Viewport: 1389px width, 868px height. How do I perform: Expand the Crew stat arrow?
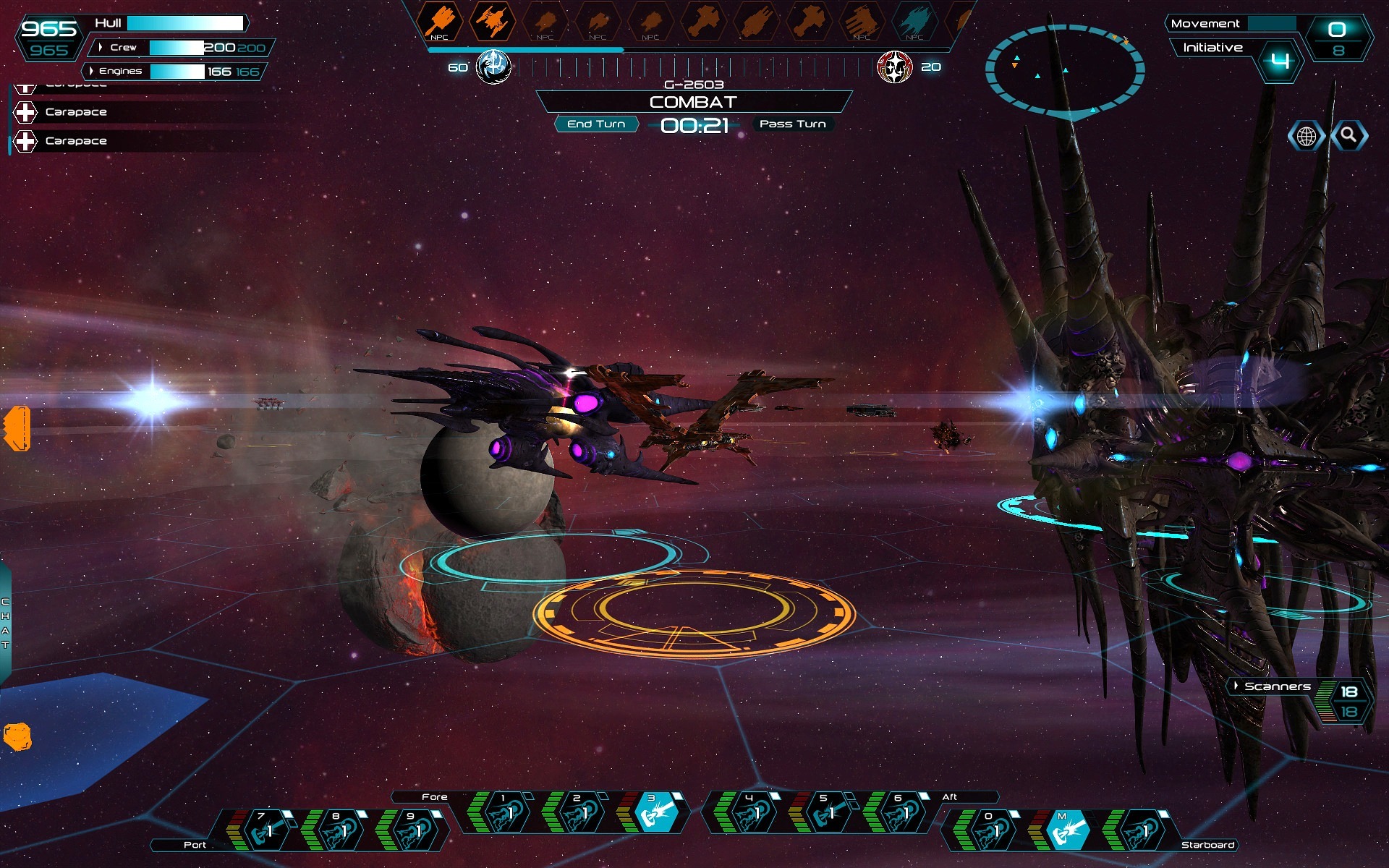[101, 47]
